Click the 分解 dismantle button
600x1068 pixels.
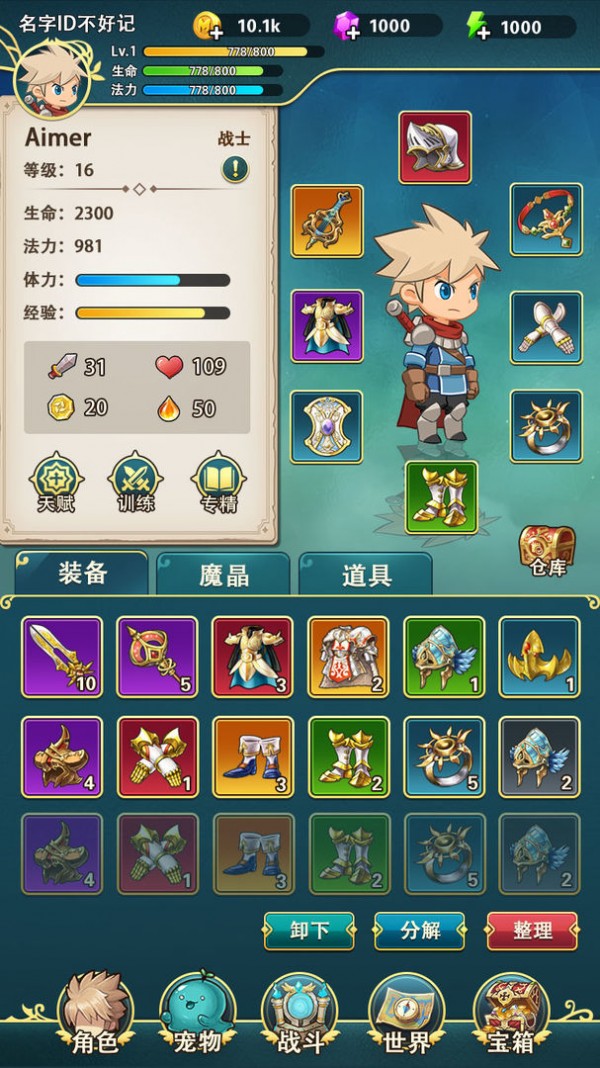[x=420, y=930]
